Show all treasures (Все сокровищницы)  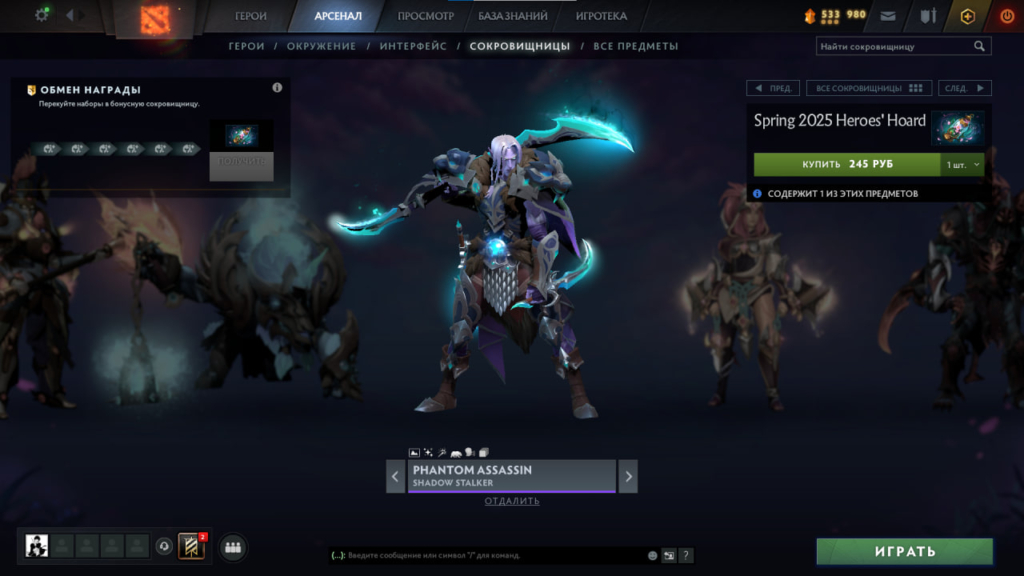869,88
